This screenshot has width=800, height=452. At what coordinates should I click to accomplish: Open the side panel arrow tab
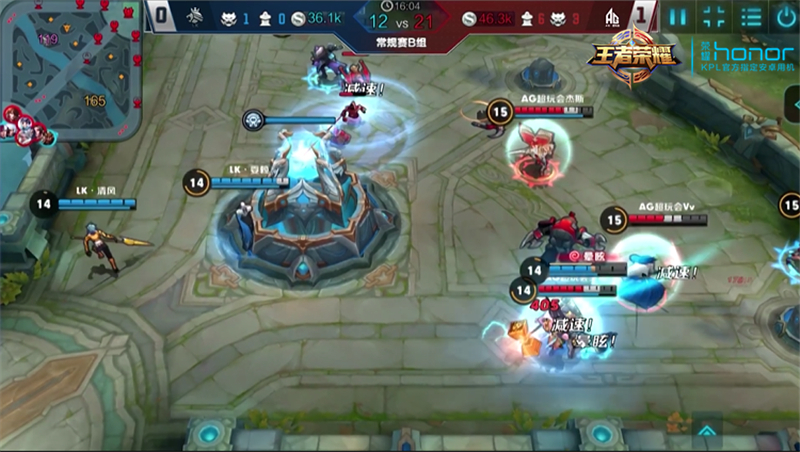(793, 104)
